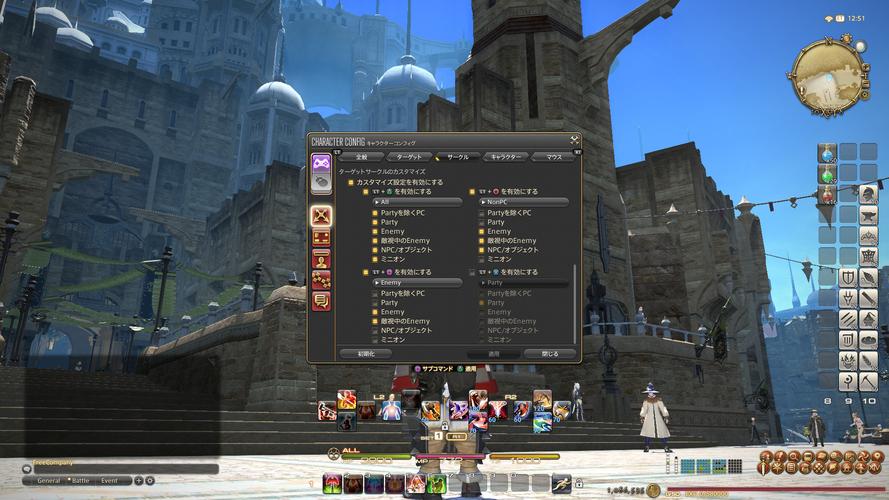Close the config window with 閉じる

[550, 354]
